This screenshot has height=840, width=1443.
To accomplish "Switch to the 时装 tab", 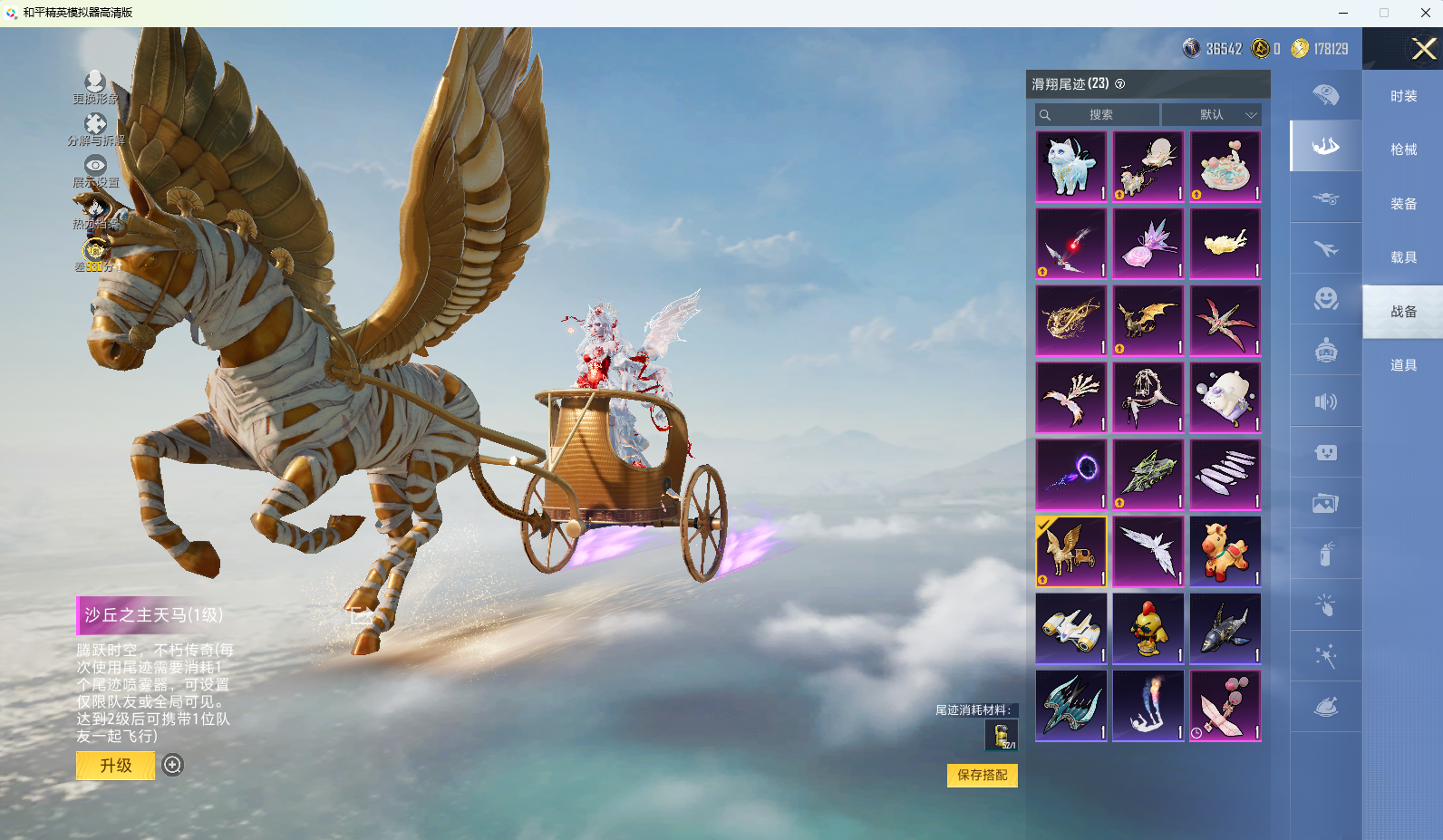I will coord(1403,96).
